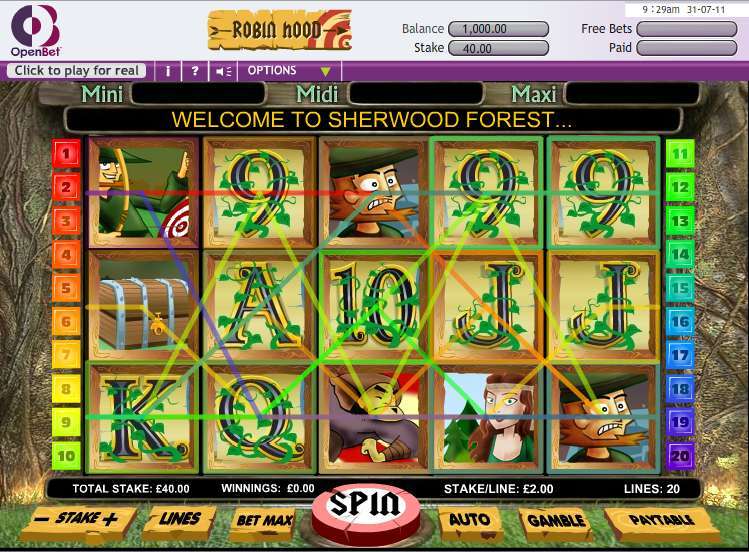Image resolution: width=749 pixels, height=552 pixels.
Task: Decrease the stake with the minus sign
Action: (42, 519)
